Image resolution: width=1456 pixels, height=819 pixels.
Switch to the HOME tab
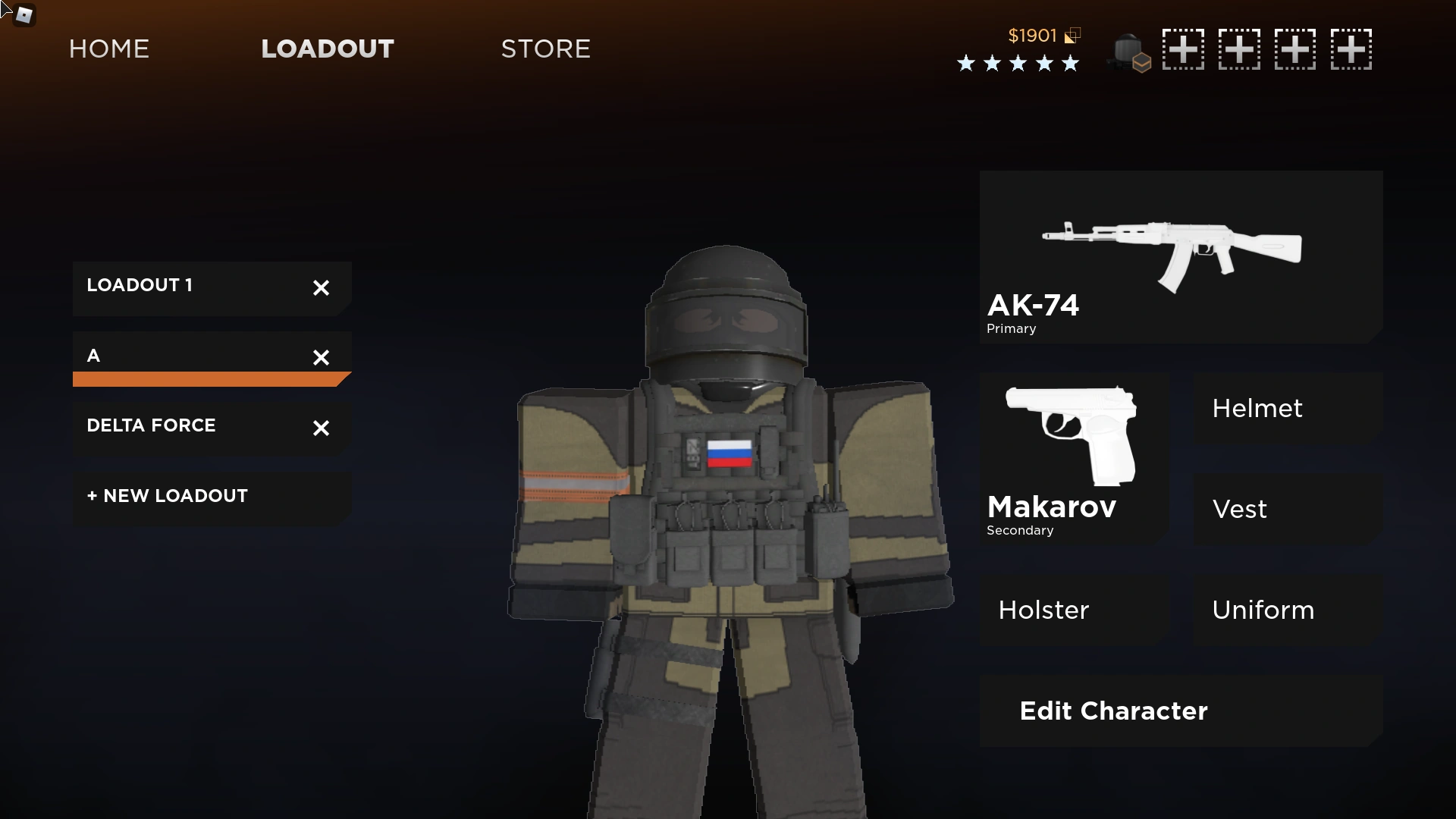pyautogui.click(x=108, y=49)
